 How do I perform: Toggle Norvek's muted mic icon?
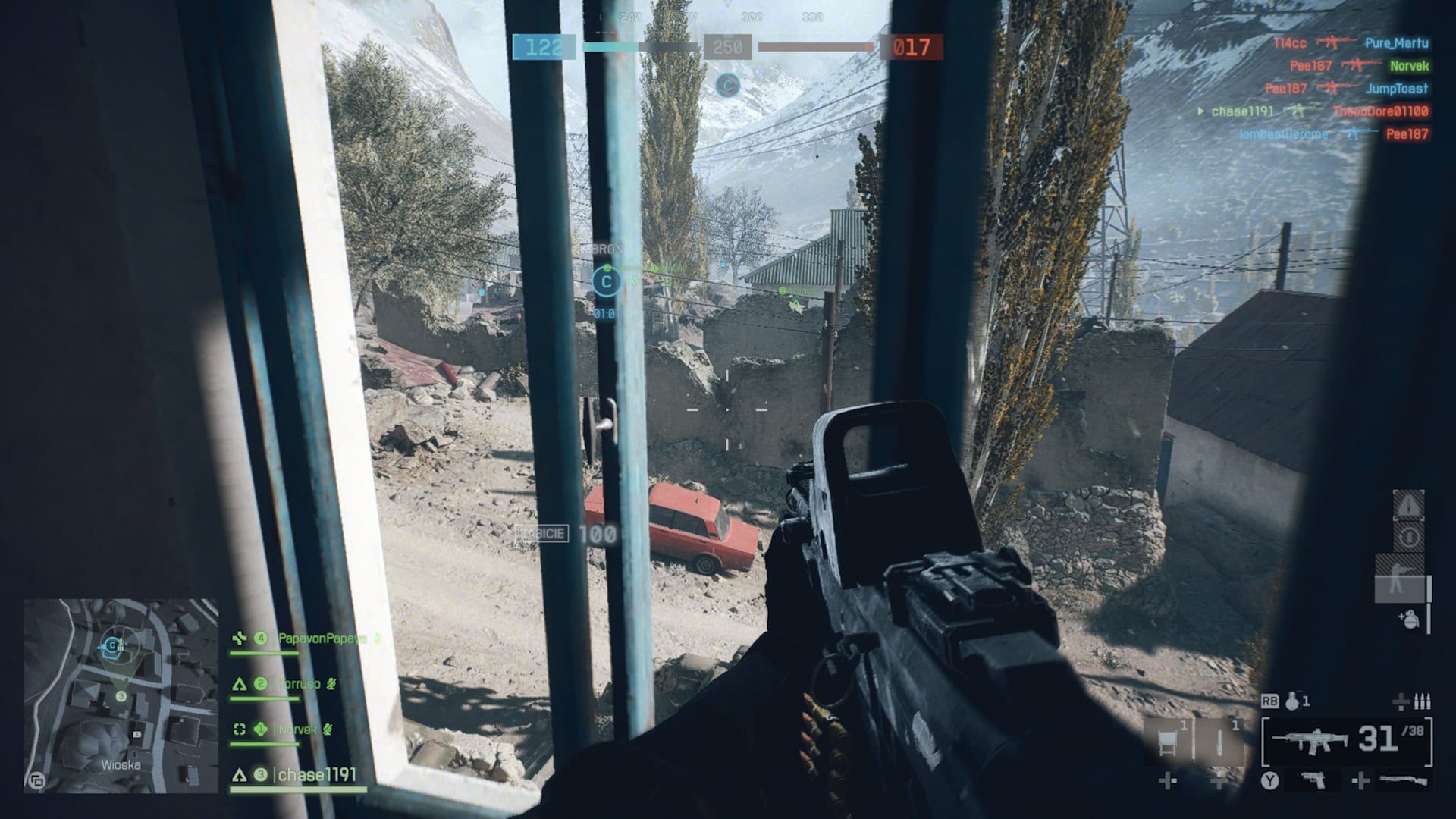328,729
